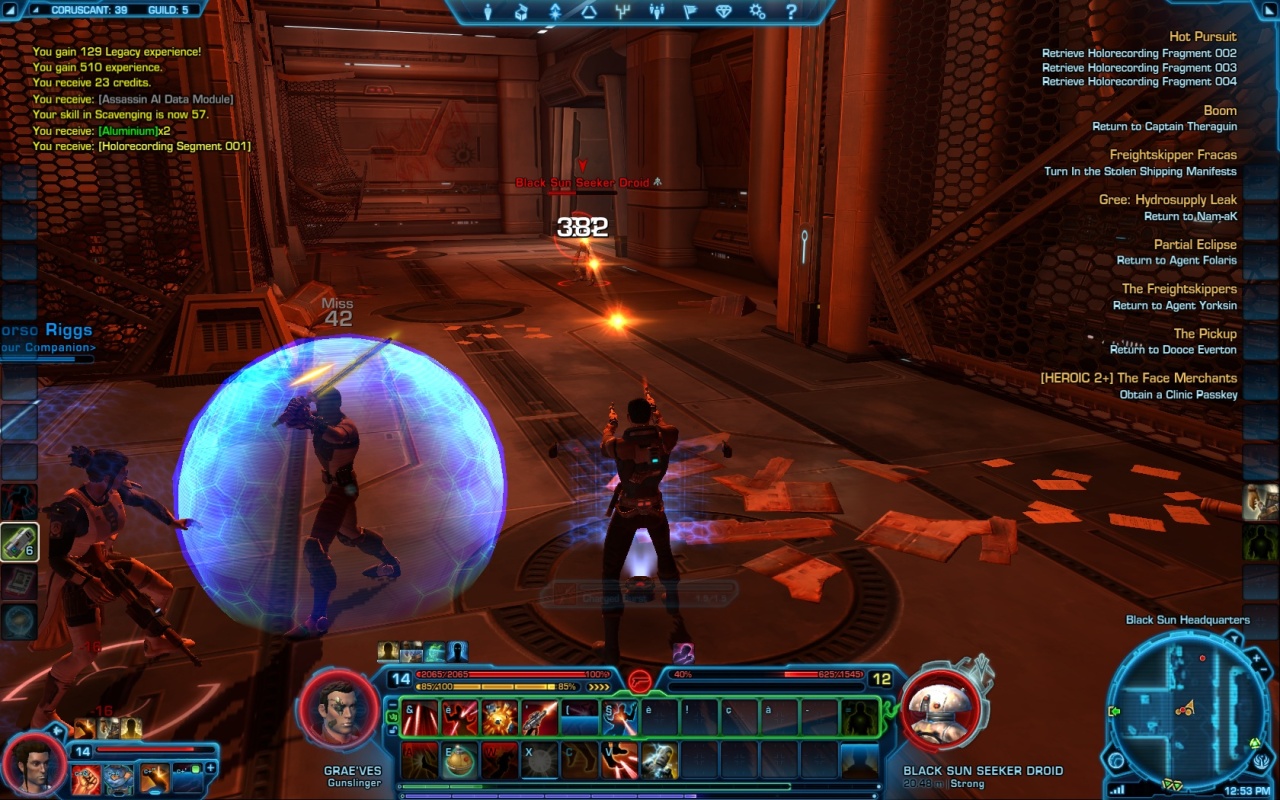Open the inventory box icon
This screenshot has width=1280, height=800.
521,12
